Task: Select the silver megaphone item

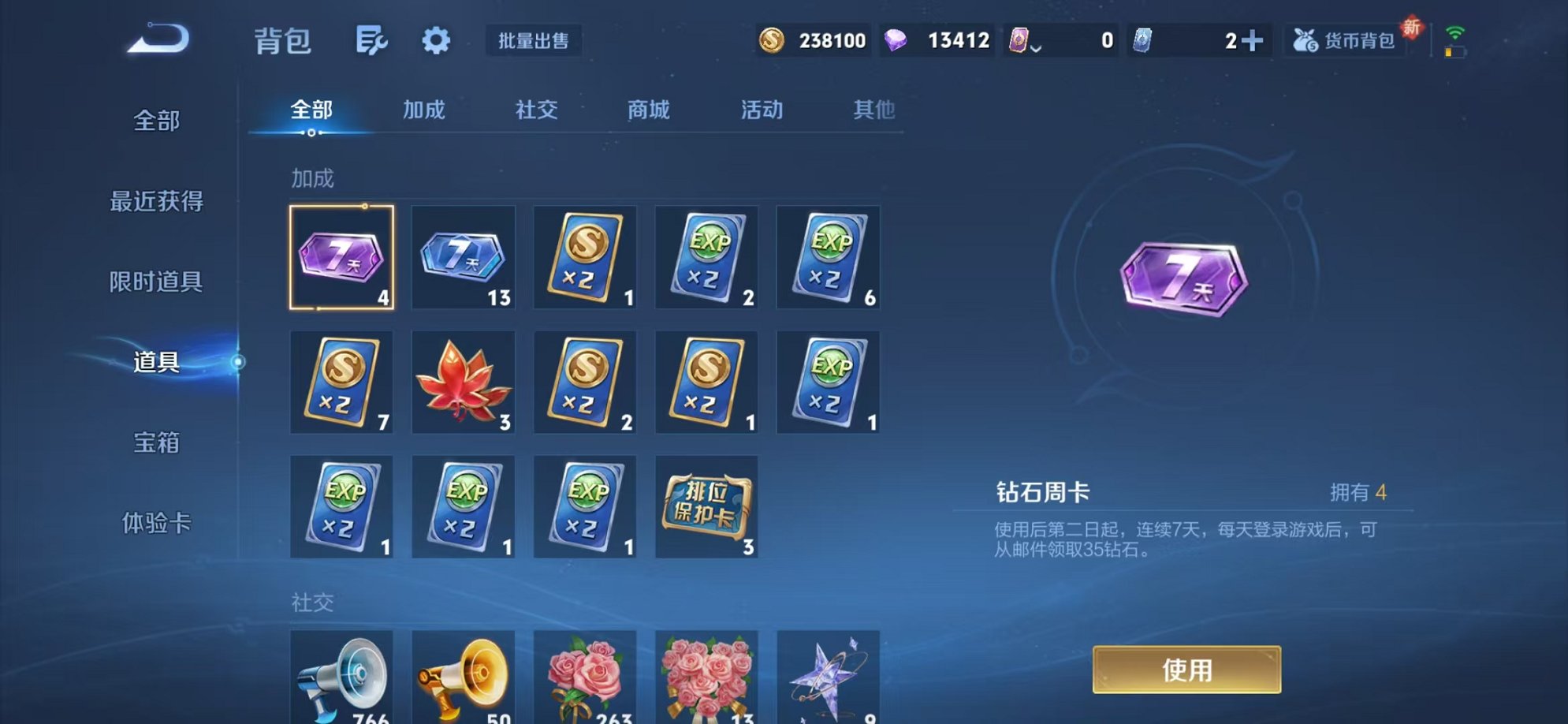Action: pos(341,680)
